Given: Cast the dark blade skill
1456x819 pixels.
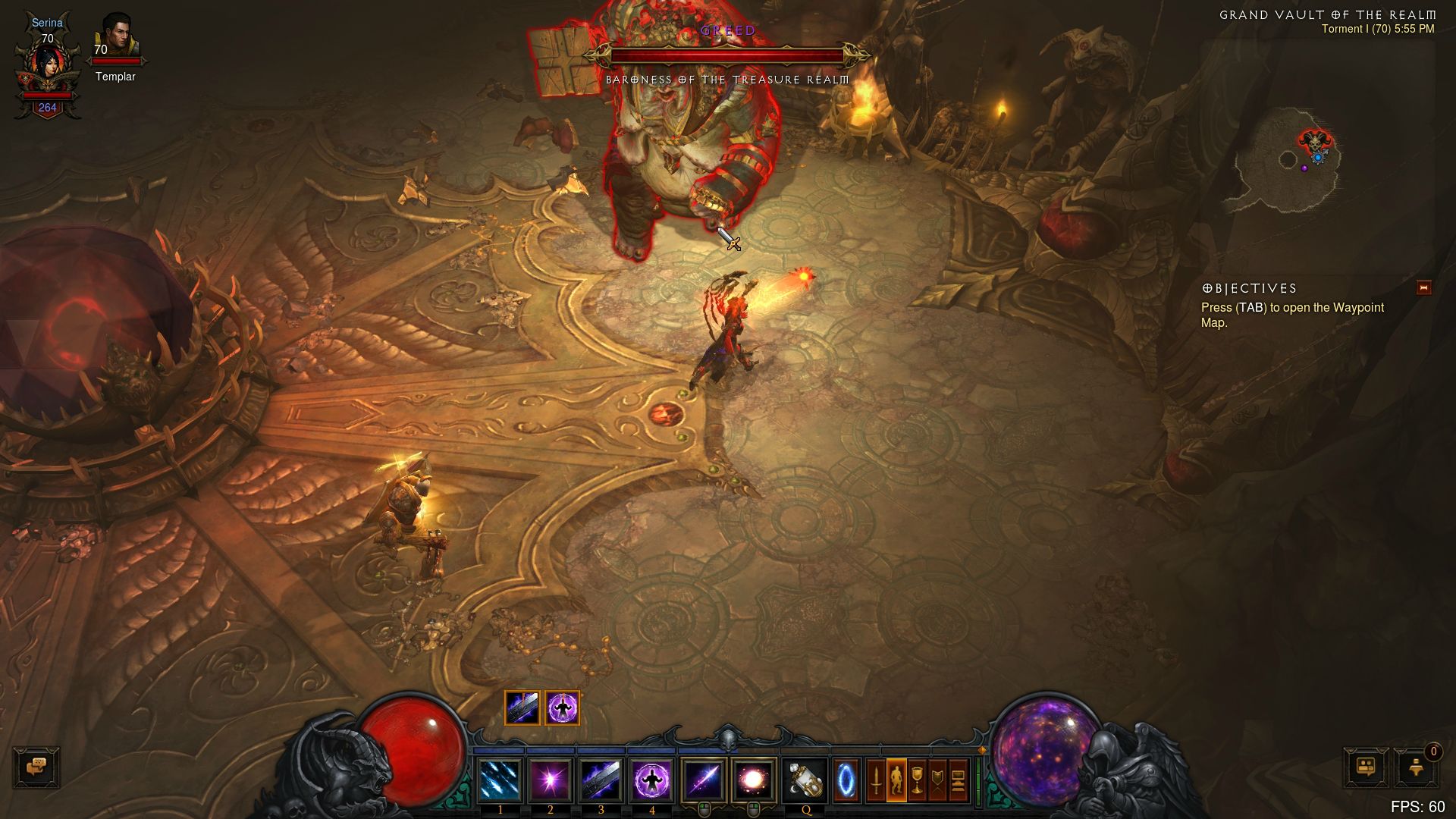Looking at the screenshot, I should (601, 780).
